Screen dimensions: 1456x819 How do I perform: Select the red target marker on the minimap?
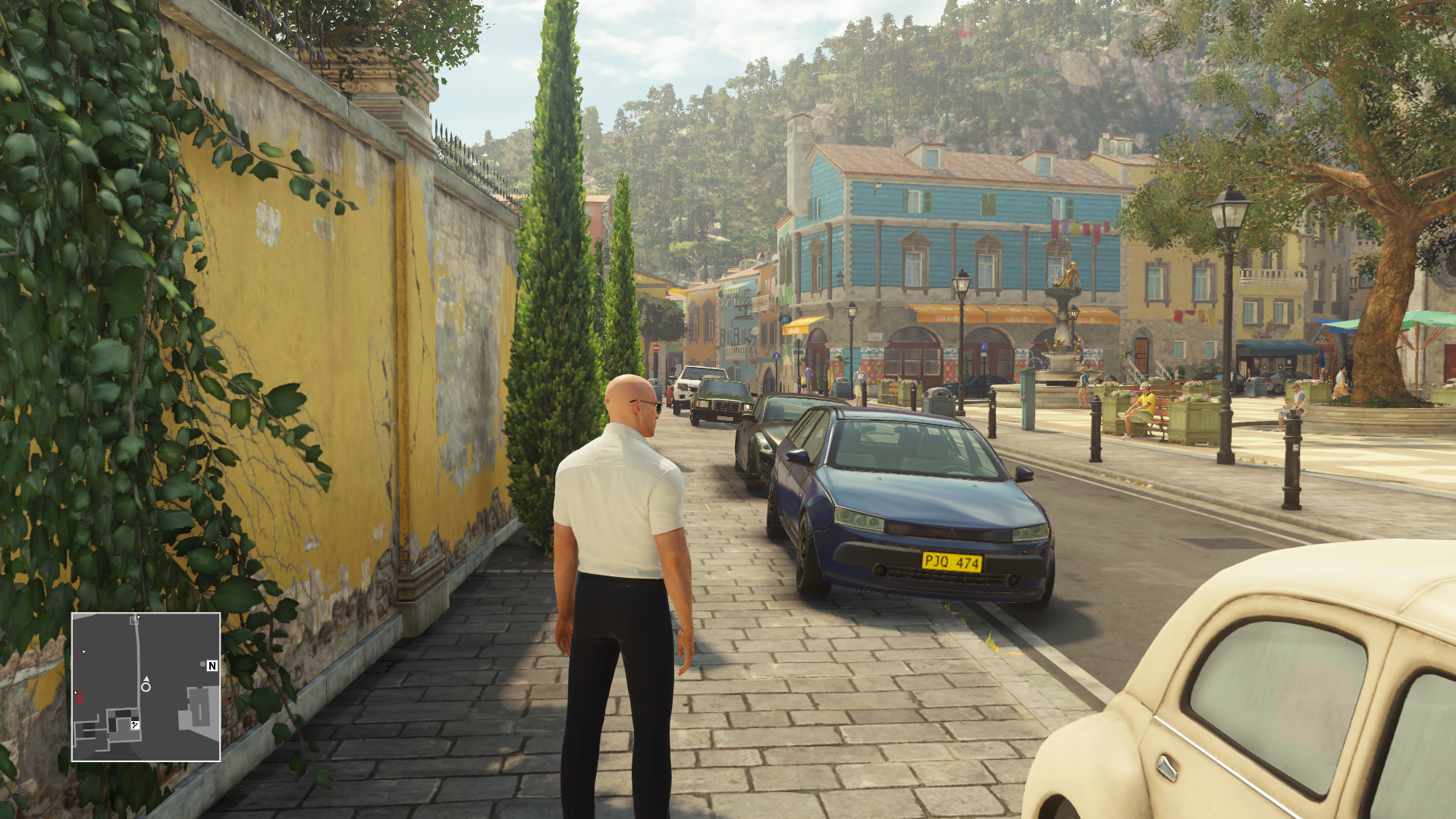(x=80, y=699)
